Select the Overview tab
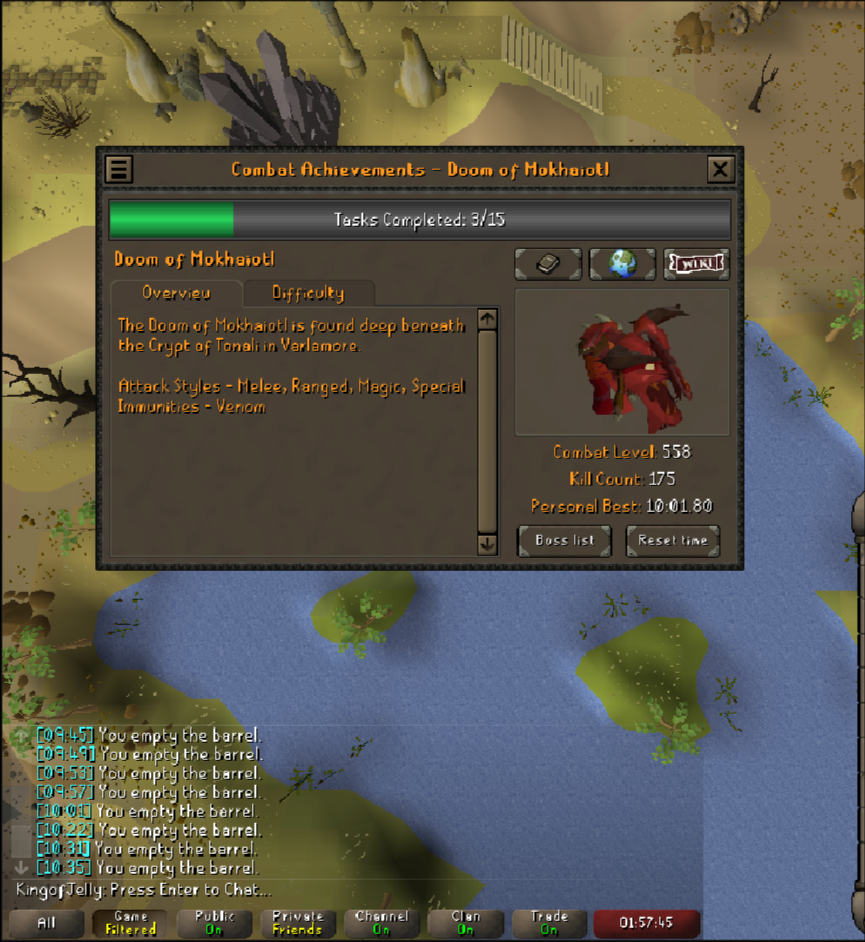The image size is (865, 942). (x=176, y=293)
